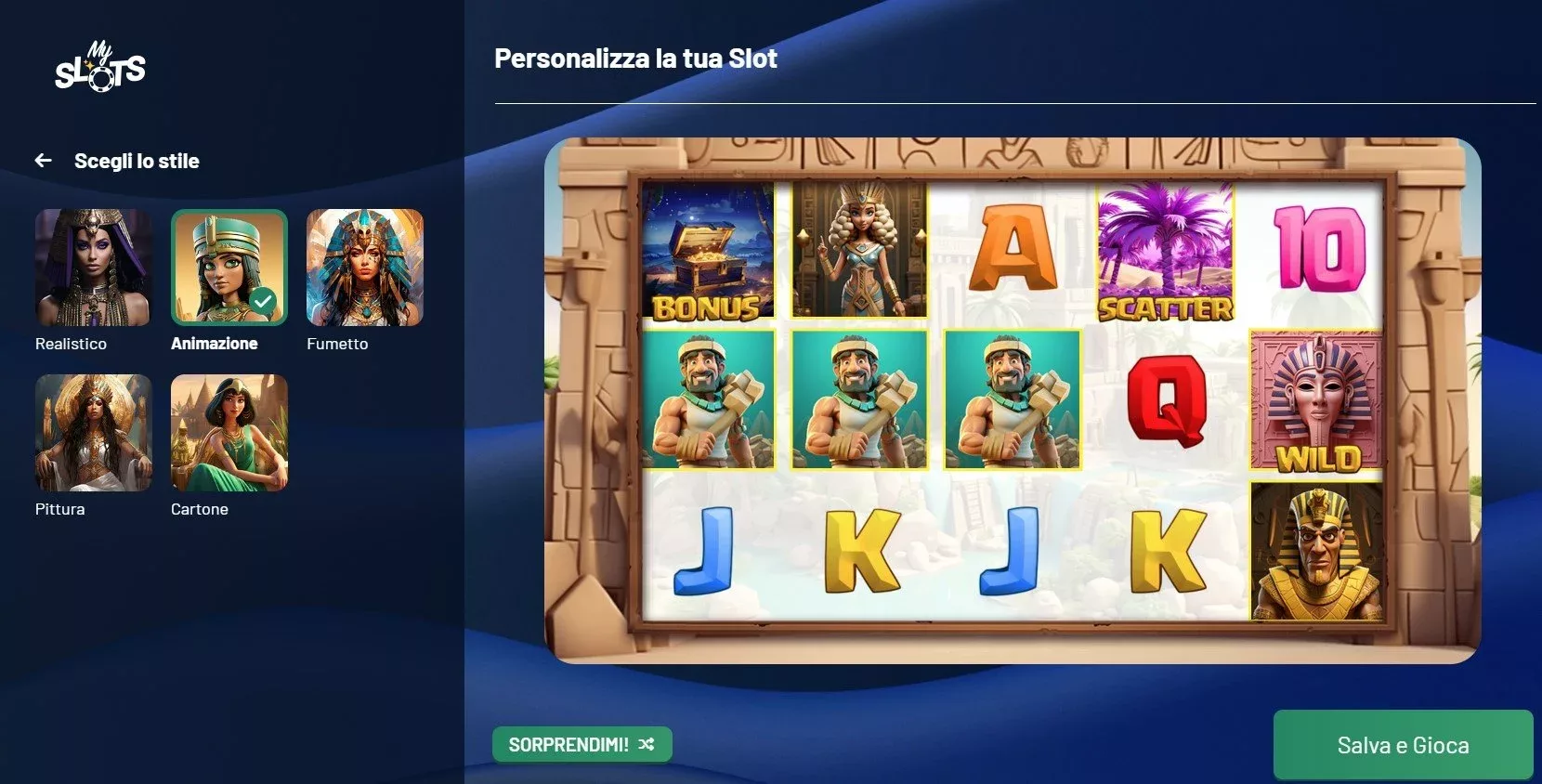Select the Cartone style option
1542x784 pixels.
pyautogui.click(x=229, y=433)
